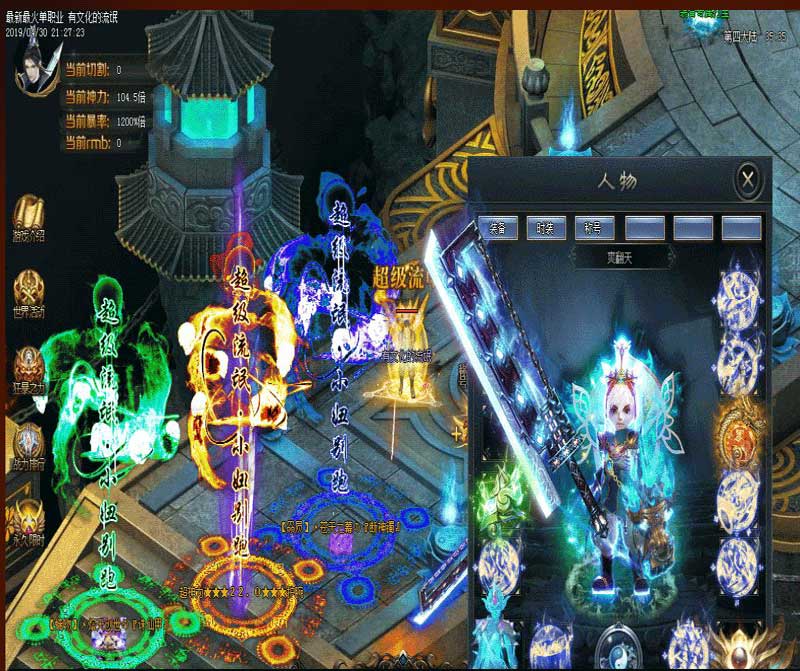Open the 称号 title tab
Image resolution: width=800 pixels, height=671 pixels.
tap(593, 228)
